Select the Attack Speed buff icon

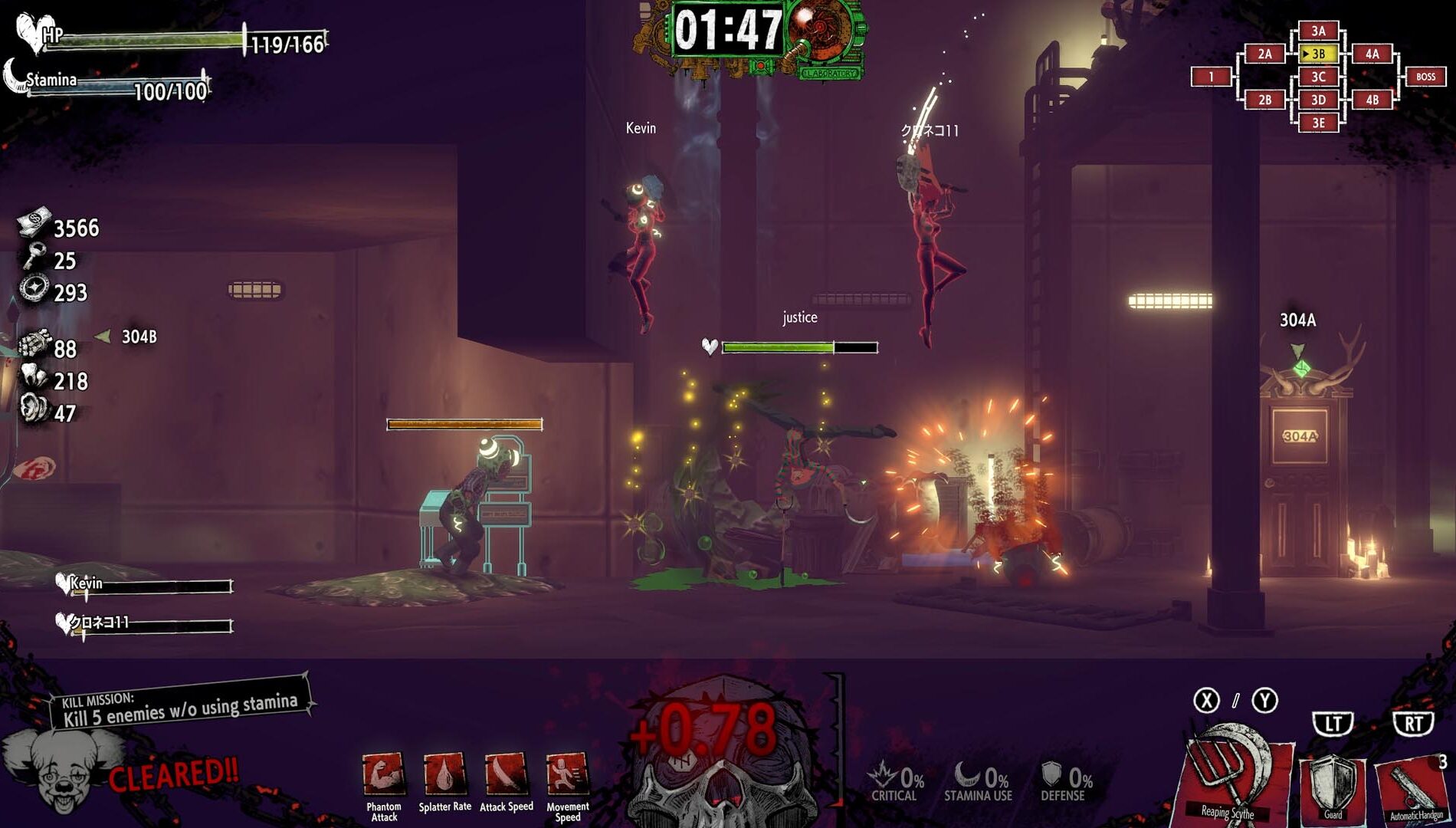(506, 776)
